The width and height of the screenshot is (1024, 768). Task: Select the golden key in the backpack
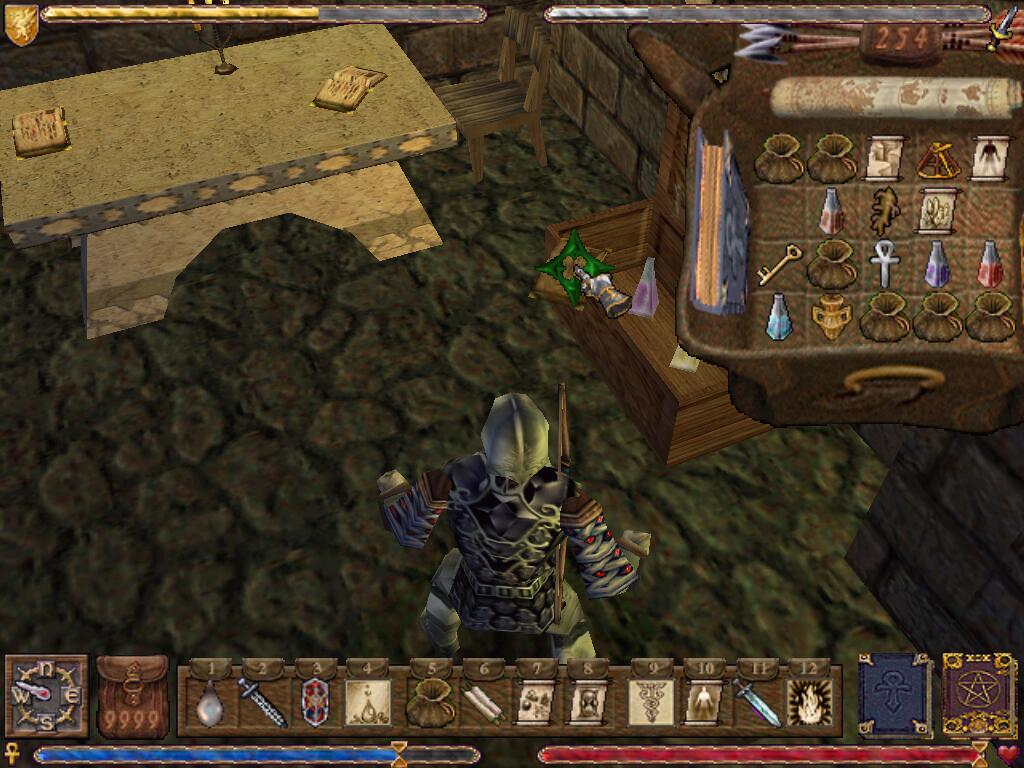pyautogui.click(x=776, y=263)
